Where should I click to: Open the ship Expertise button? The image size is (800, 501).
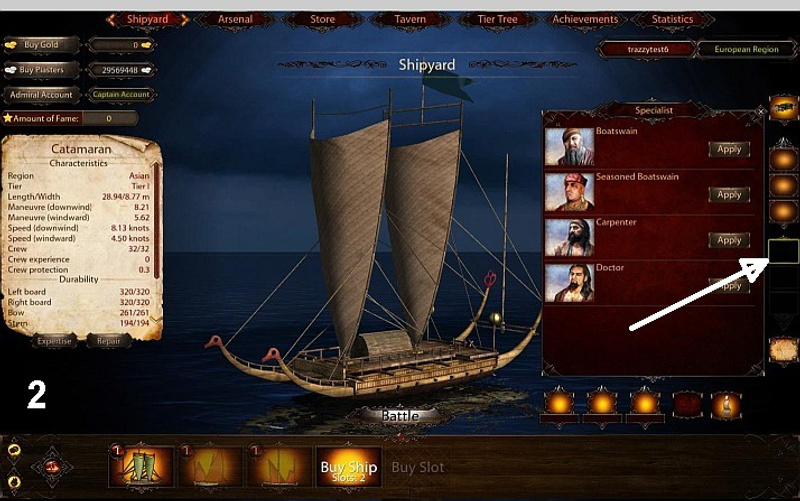point(54,341)
